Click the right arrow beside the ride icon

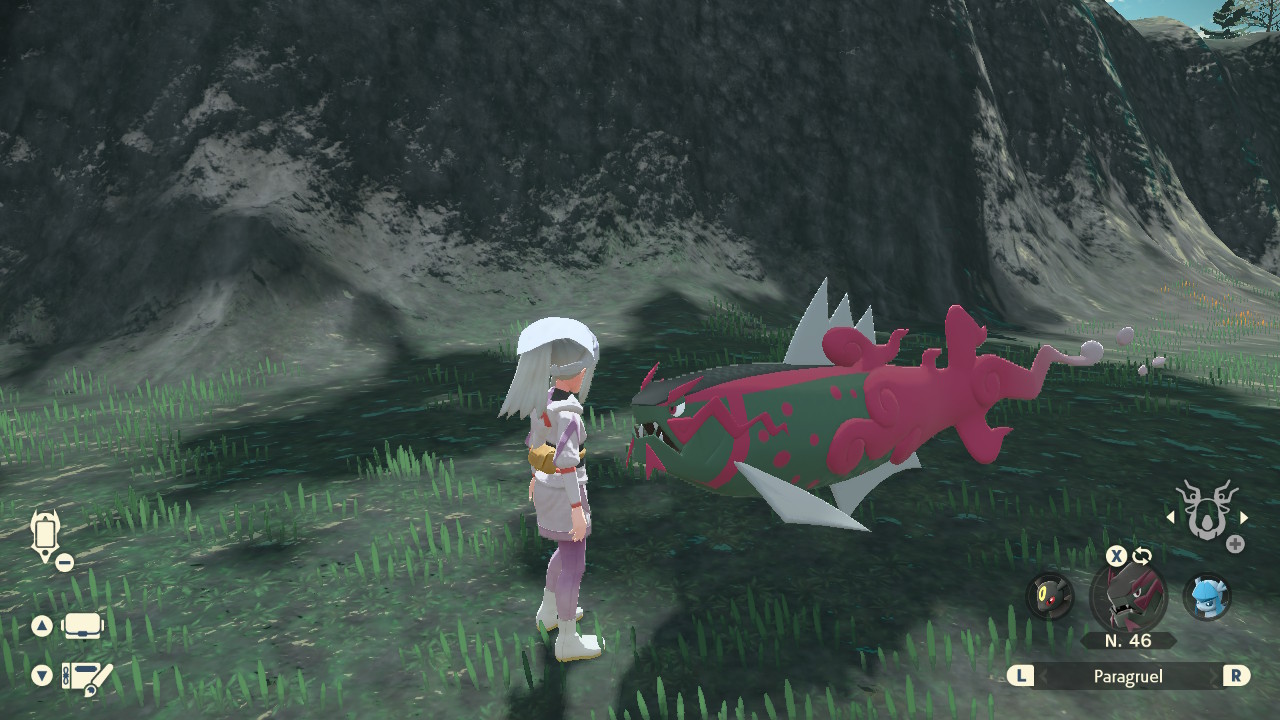1244,517
